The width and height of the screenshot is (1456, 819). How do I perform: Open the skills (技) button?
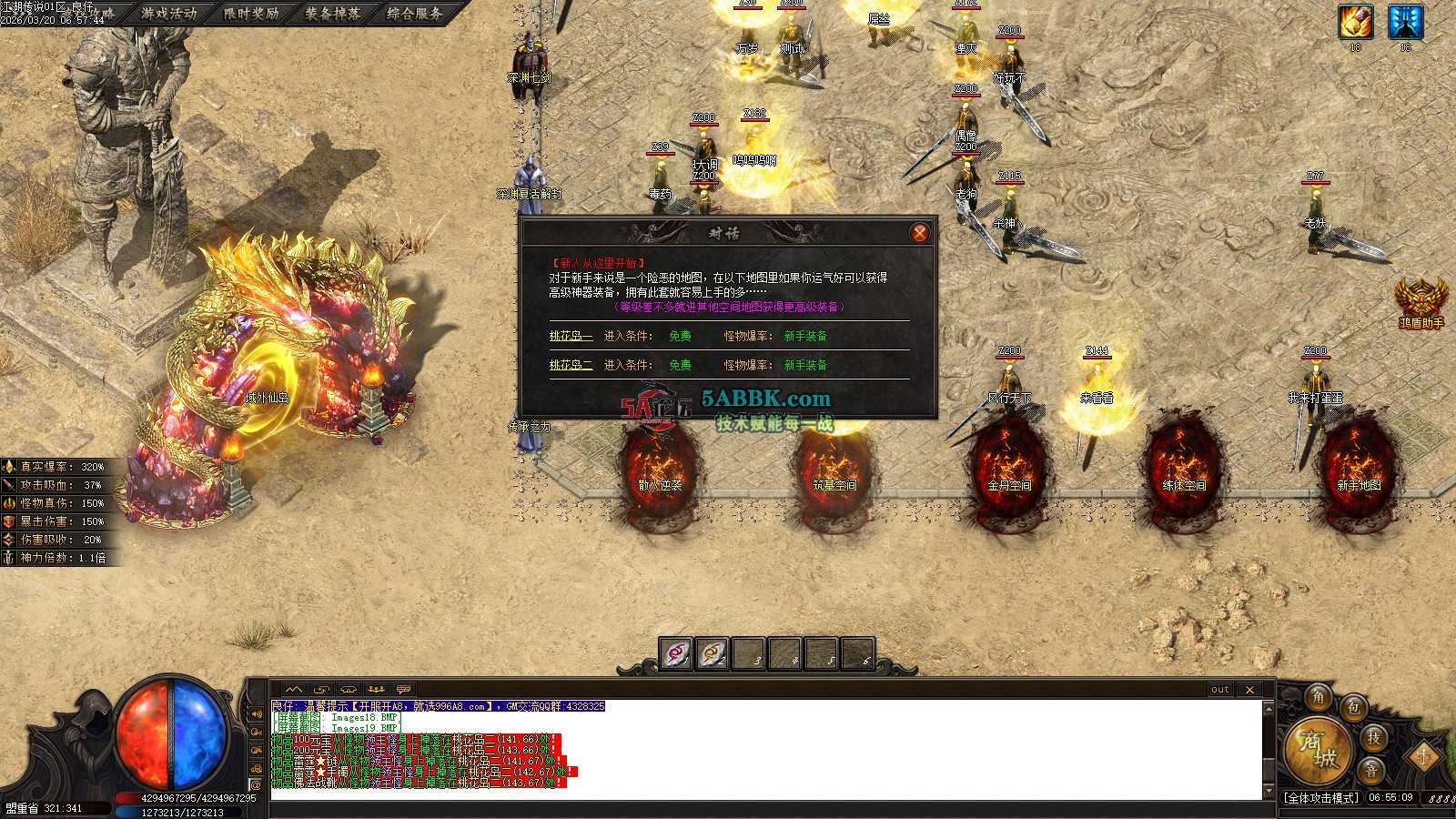click(1373, 737)
